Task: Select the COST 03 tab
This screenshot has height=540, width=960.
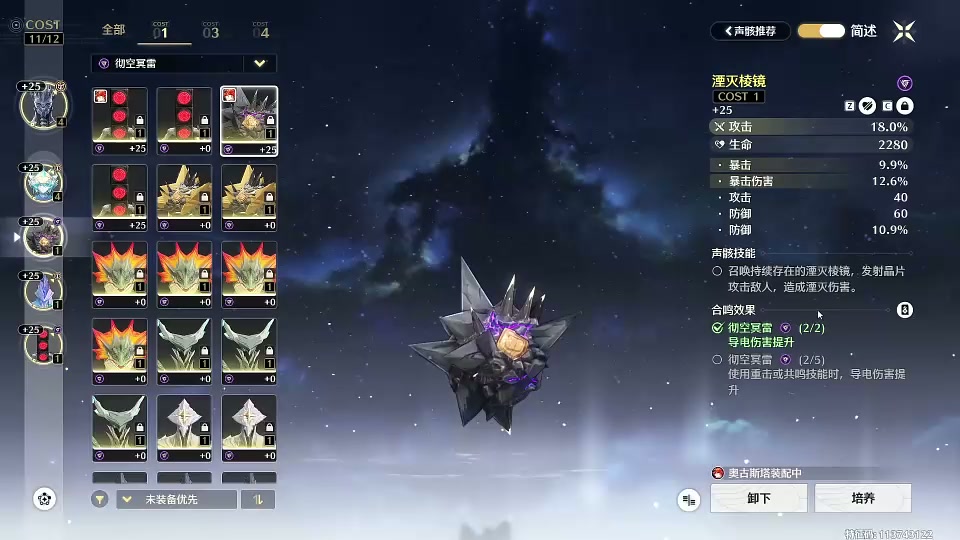Action: (x=211, y=31)
